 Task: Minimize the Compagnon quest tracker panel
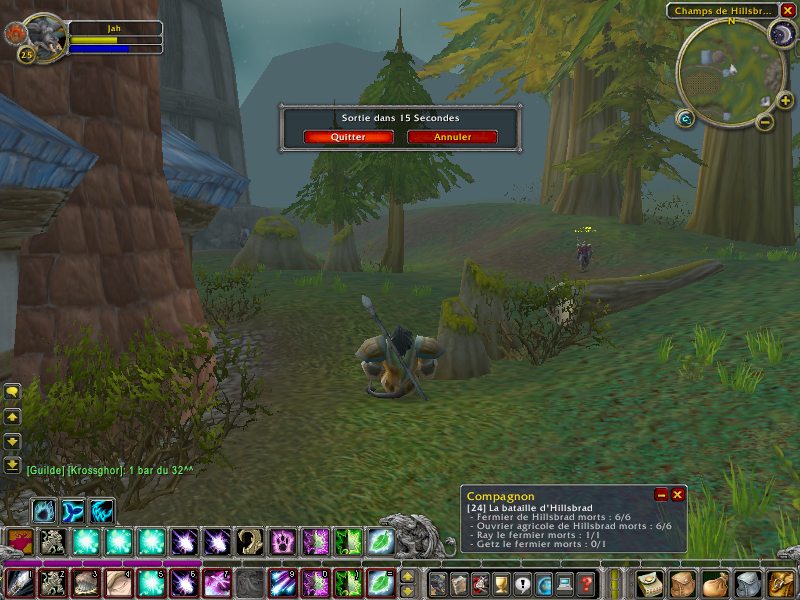[661, 495]
